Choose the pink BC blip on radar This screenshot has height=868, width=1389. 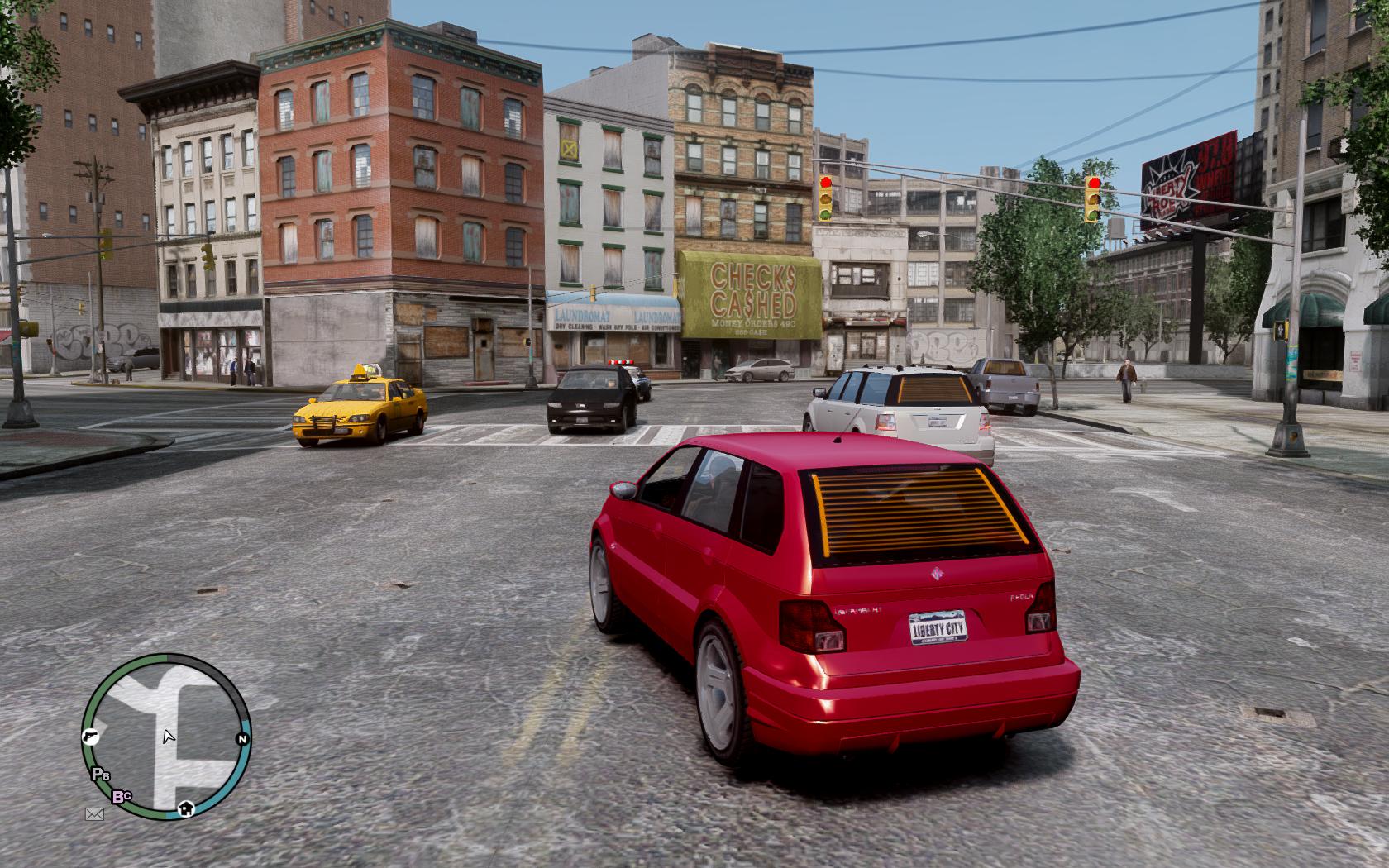(x=122, y=797)
